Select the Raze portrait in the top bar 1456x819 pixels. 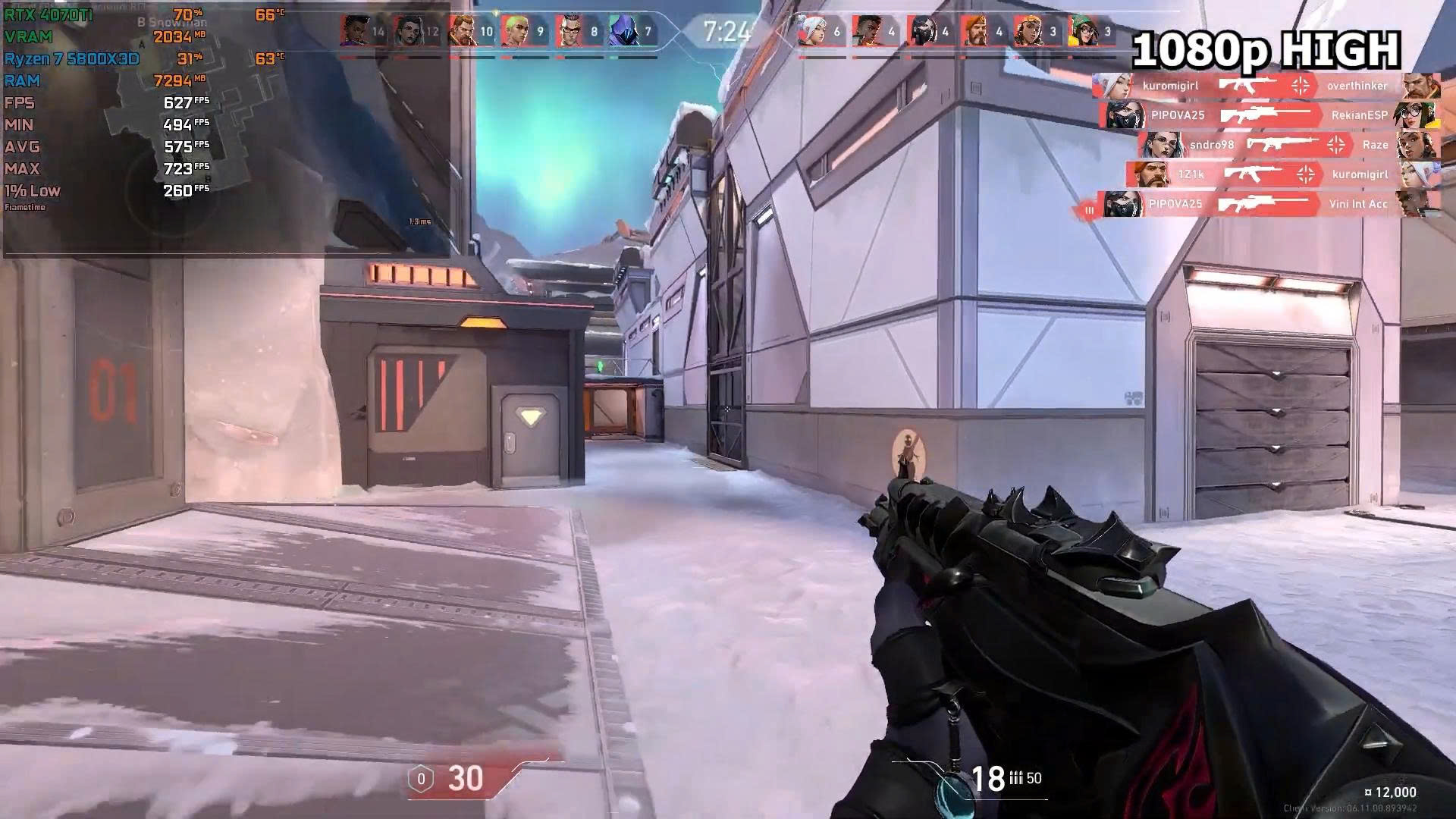pyautogui.click(x=1028, y=32)
